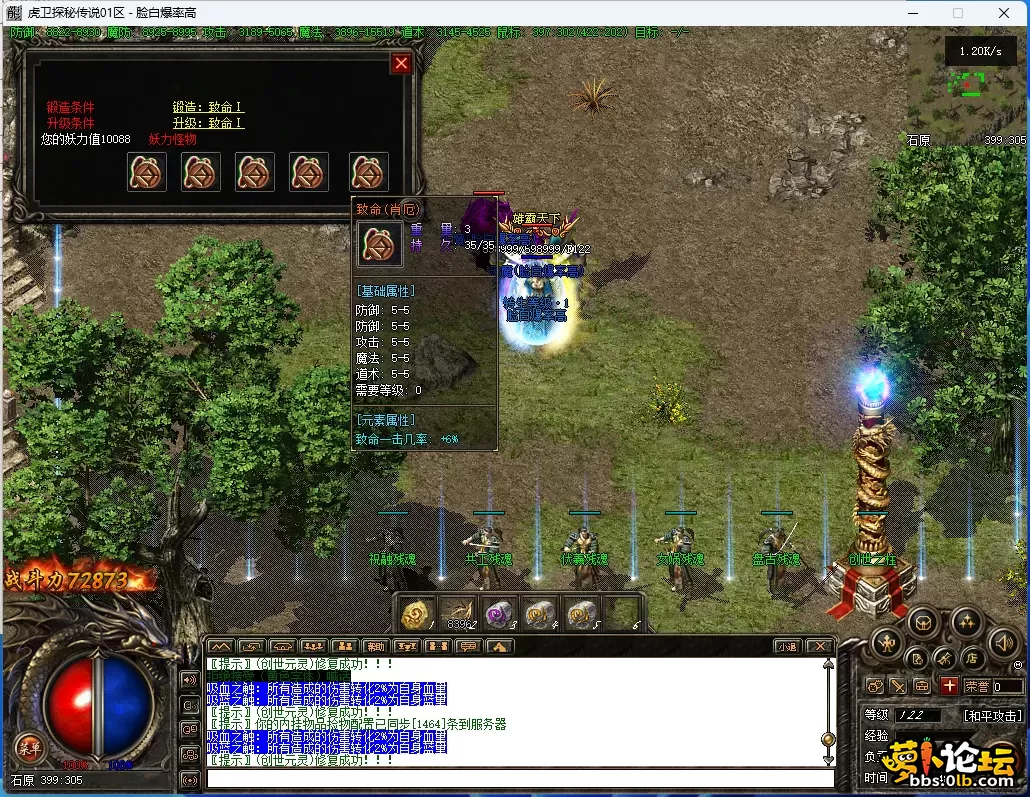Image resolution: width=1030 pixels, height=797 pixels.
Task: Click the crossed-swords button beside the red plus
Action: [x=898, y=686]
